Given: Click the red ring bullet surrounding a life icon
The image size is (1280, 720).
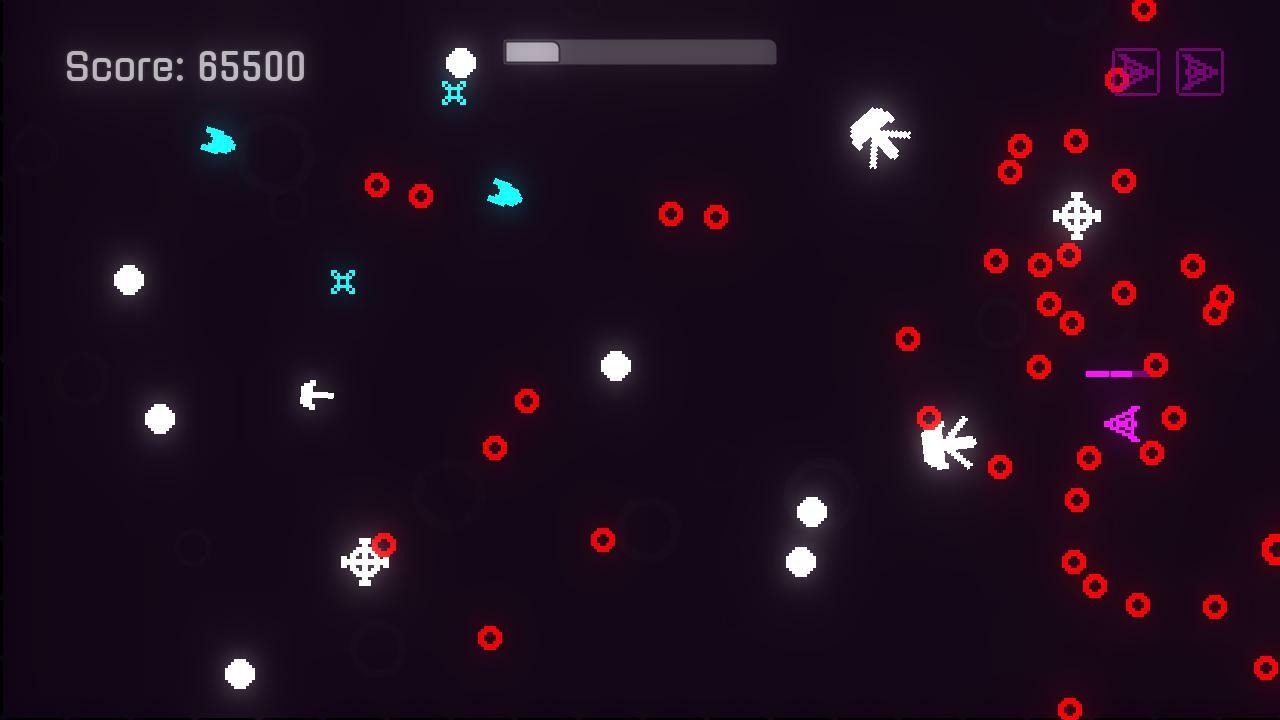Looking at the screenshot, I should pyautogui.click(x=1117, y=80).
